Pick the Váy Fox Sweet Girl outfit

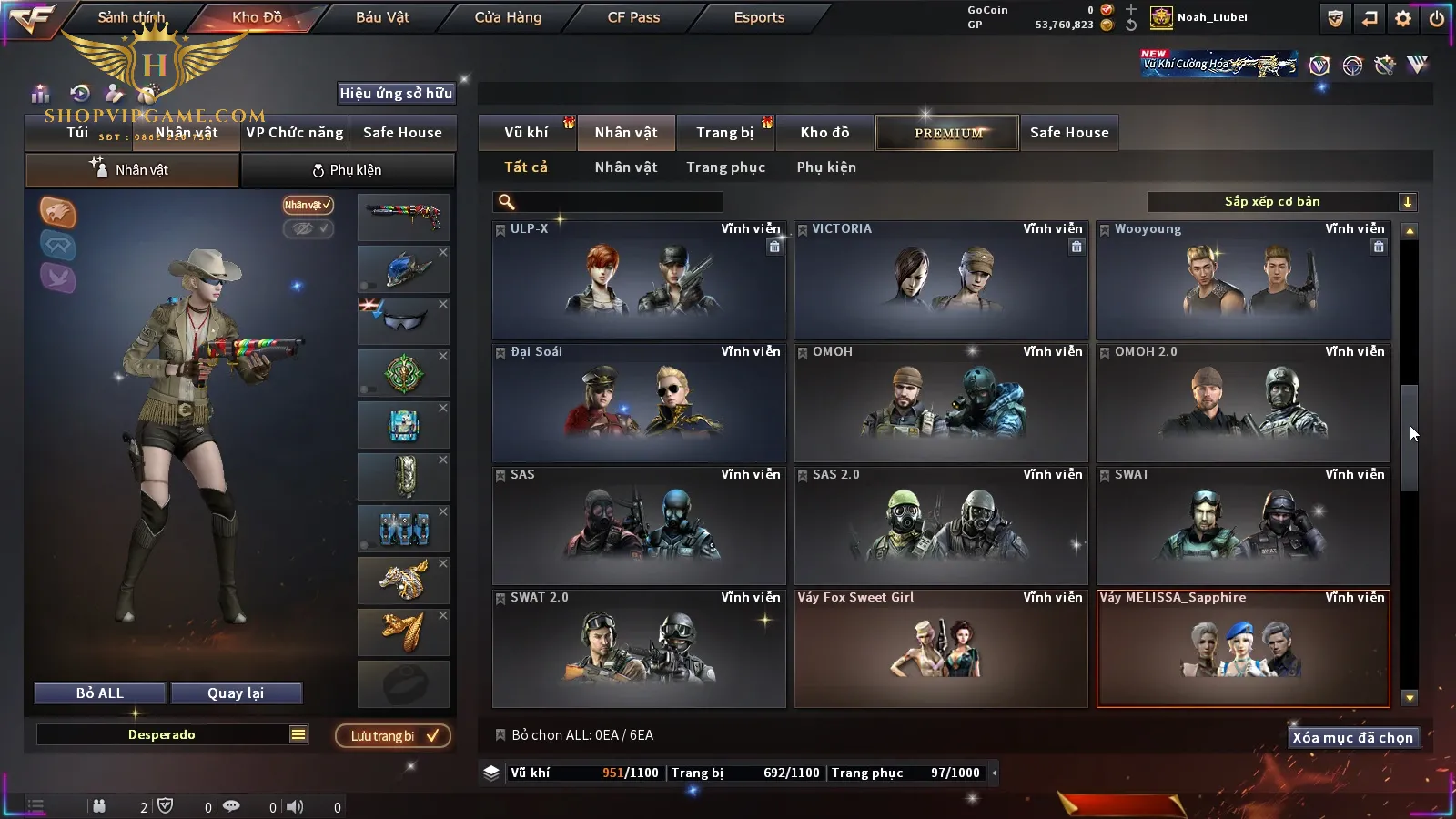point(941,648)
